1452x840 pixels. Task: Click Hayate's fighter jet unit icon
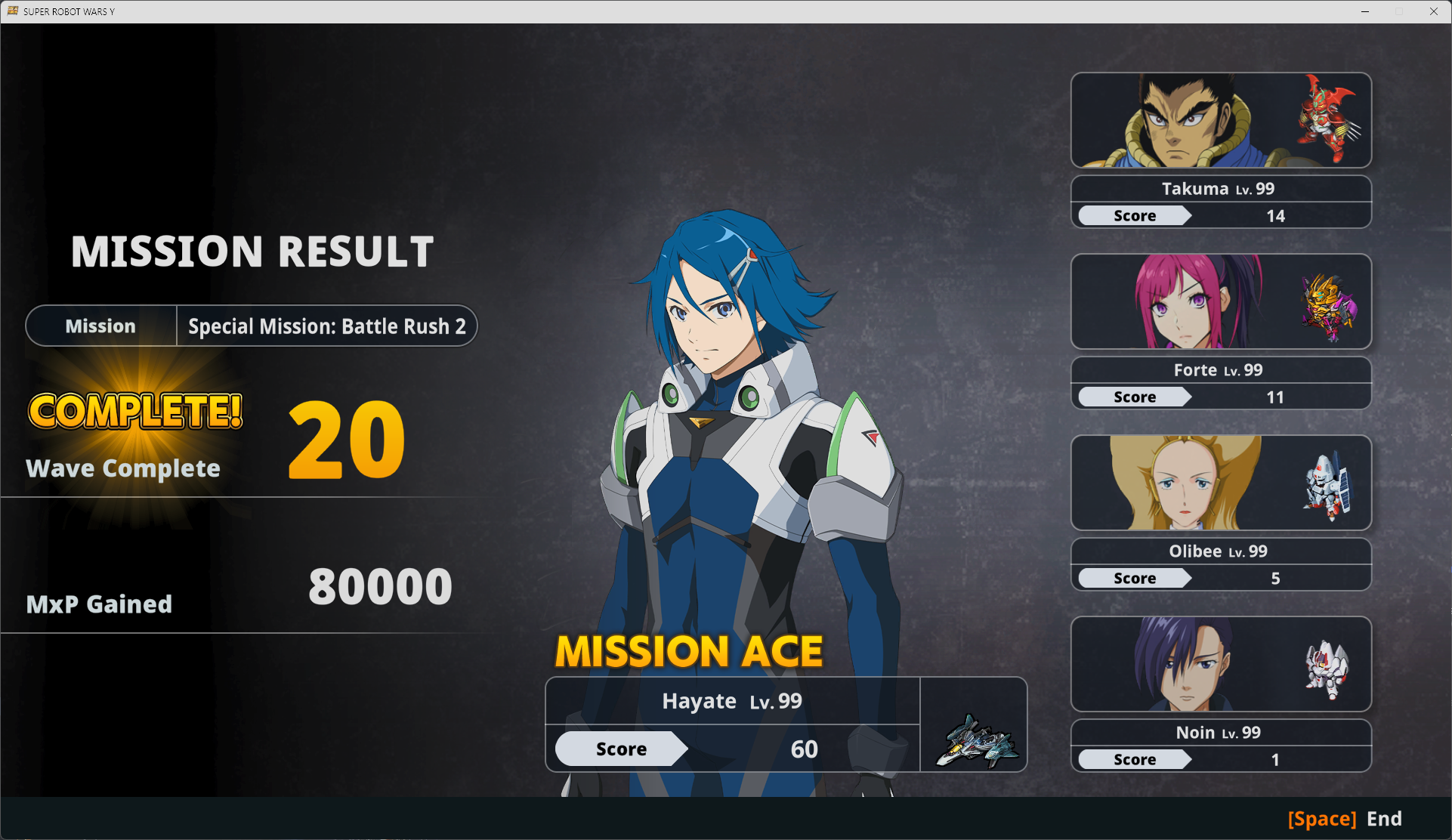(975, 741)
